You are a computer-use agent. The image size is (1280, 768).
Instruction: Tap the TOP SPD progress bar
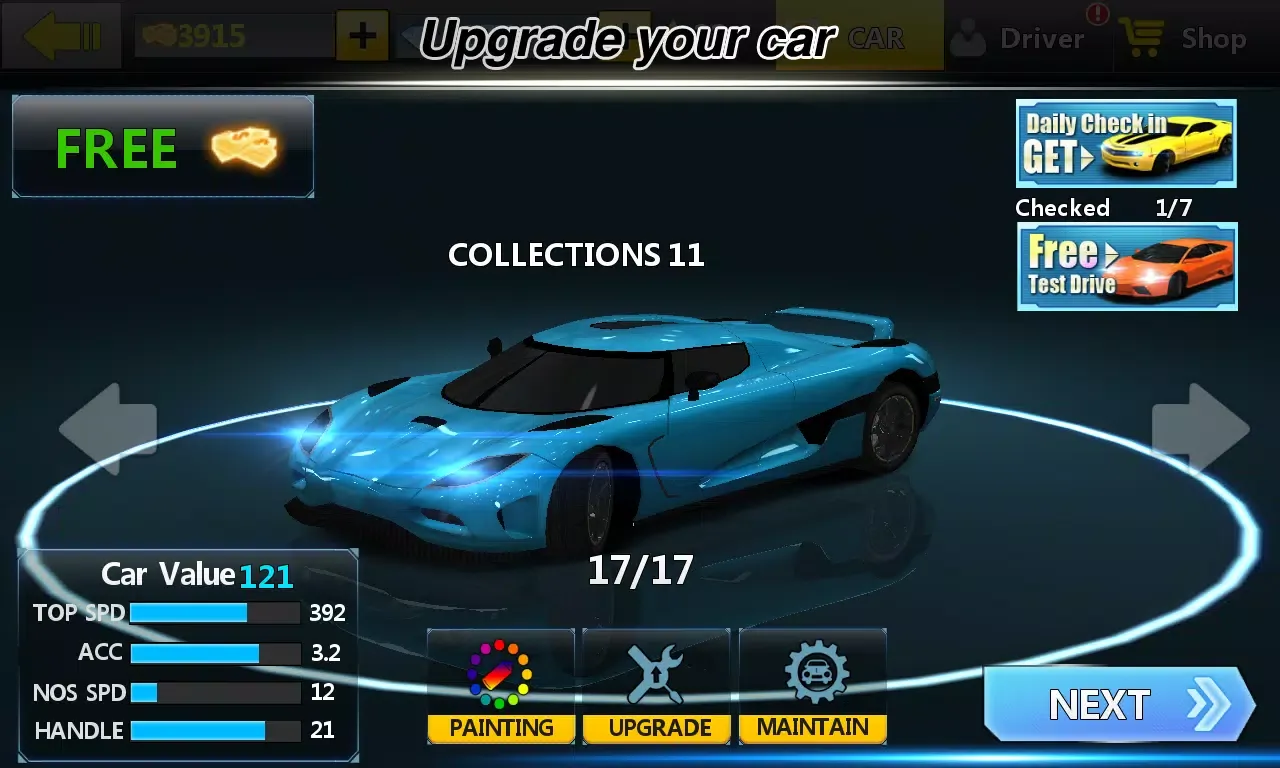pos(215,612)
